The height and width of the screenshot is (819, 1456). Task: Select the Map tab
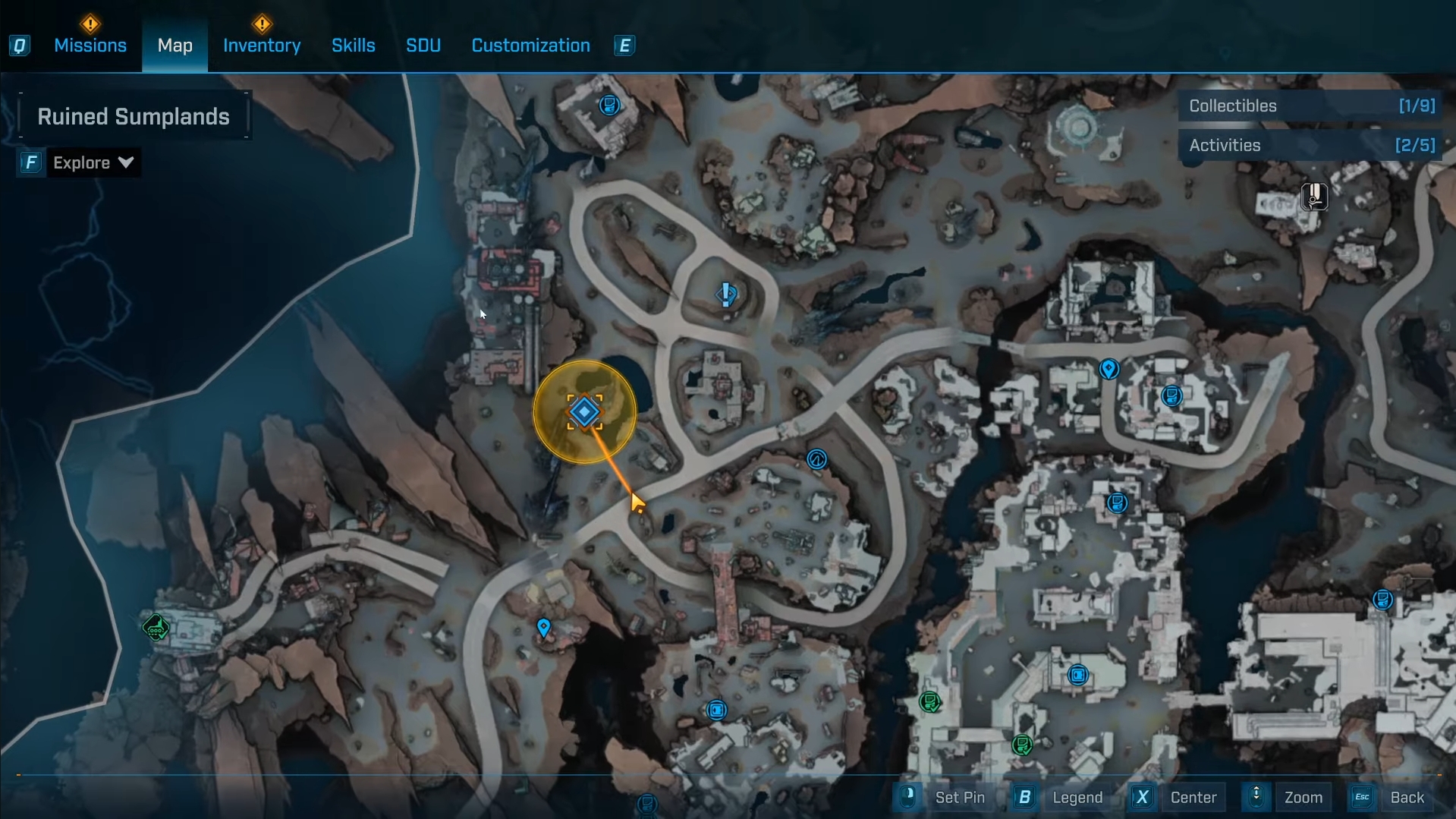175,46
